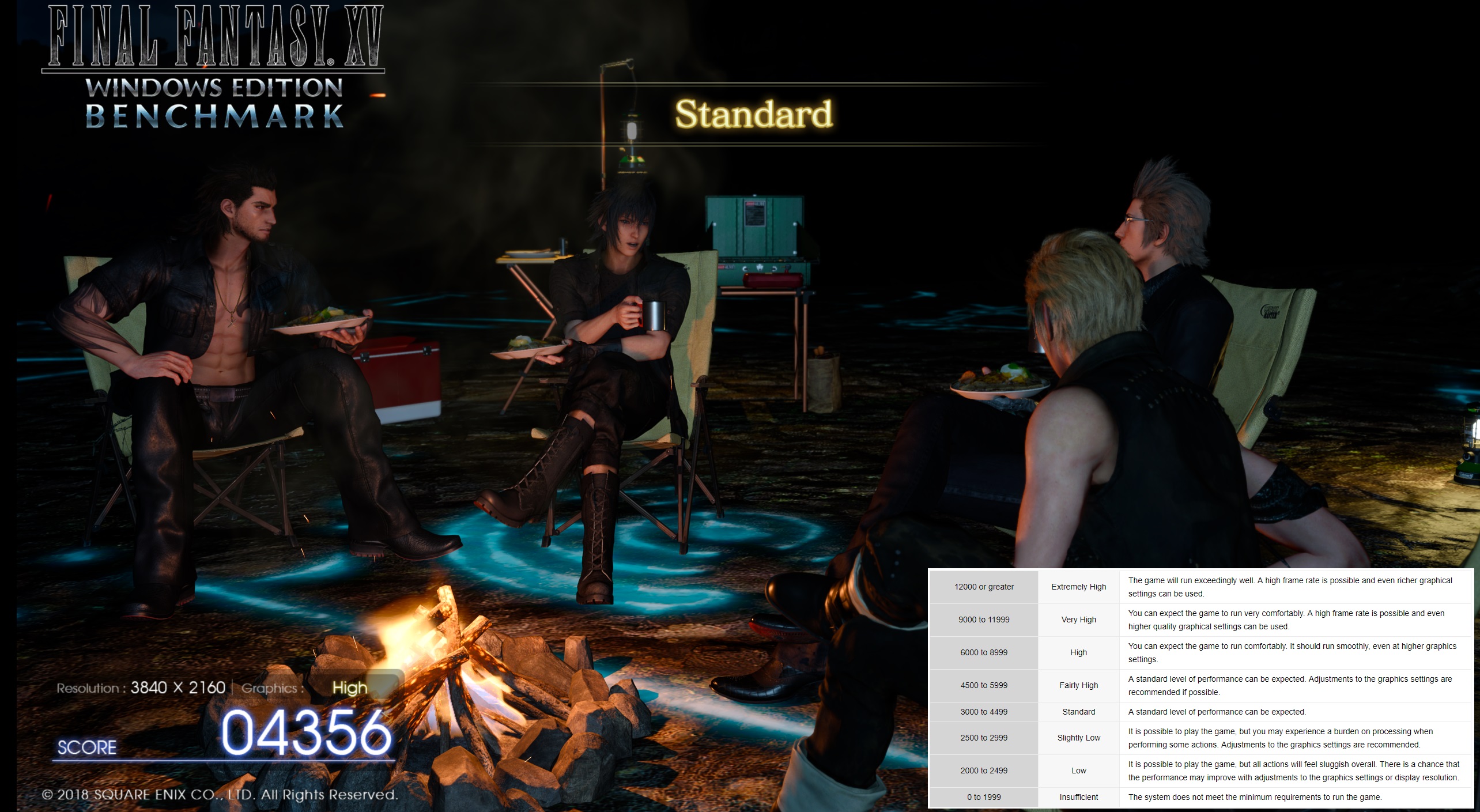The height and width of the screenshot is (812, 1480).
Task: Click the Extremely High tier row
Action: (1078, 587)
